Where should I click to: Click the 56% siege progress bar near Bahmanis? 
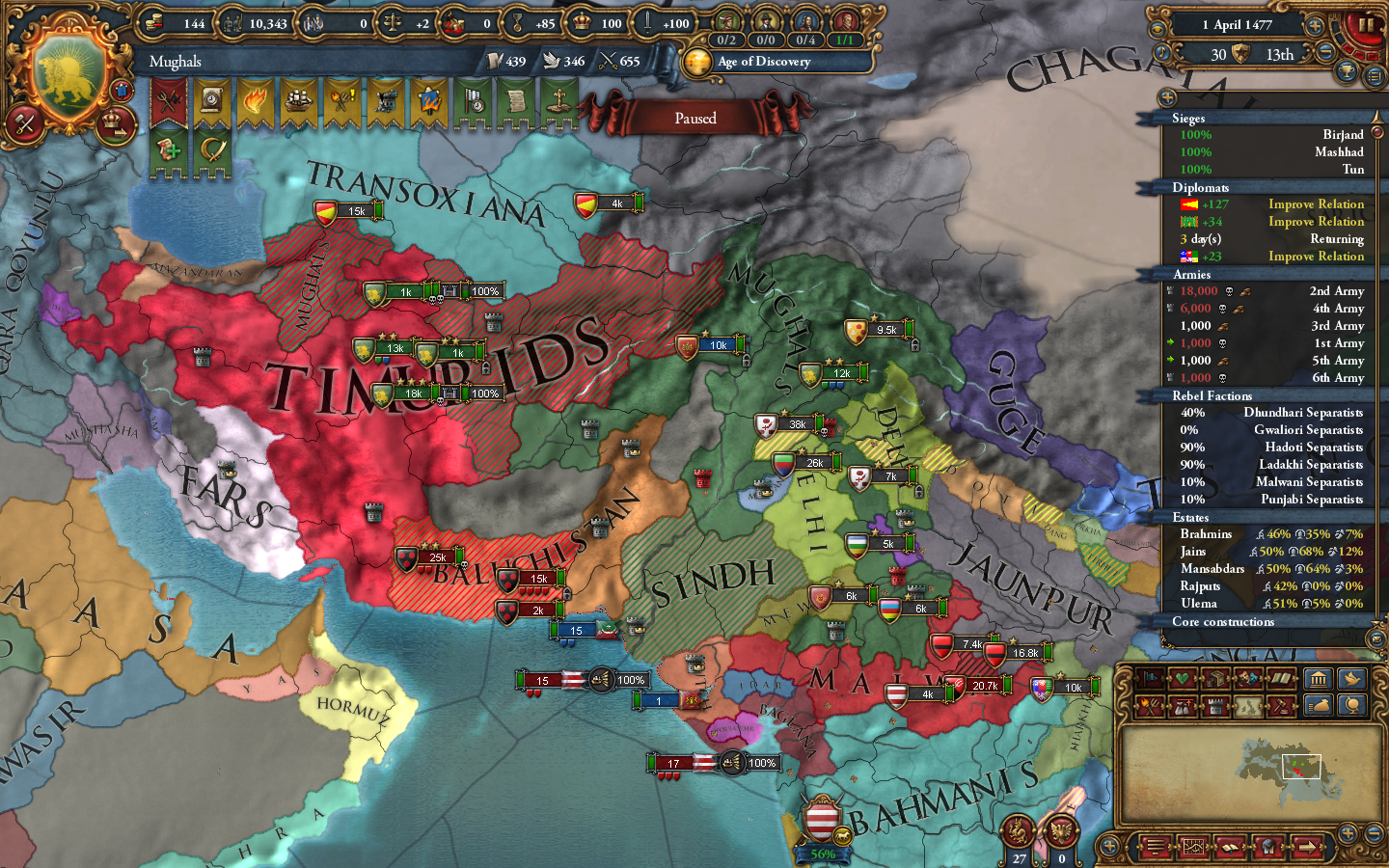(823, 854)
